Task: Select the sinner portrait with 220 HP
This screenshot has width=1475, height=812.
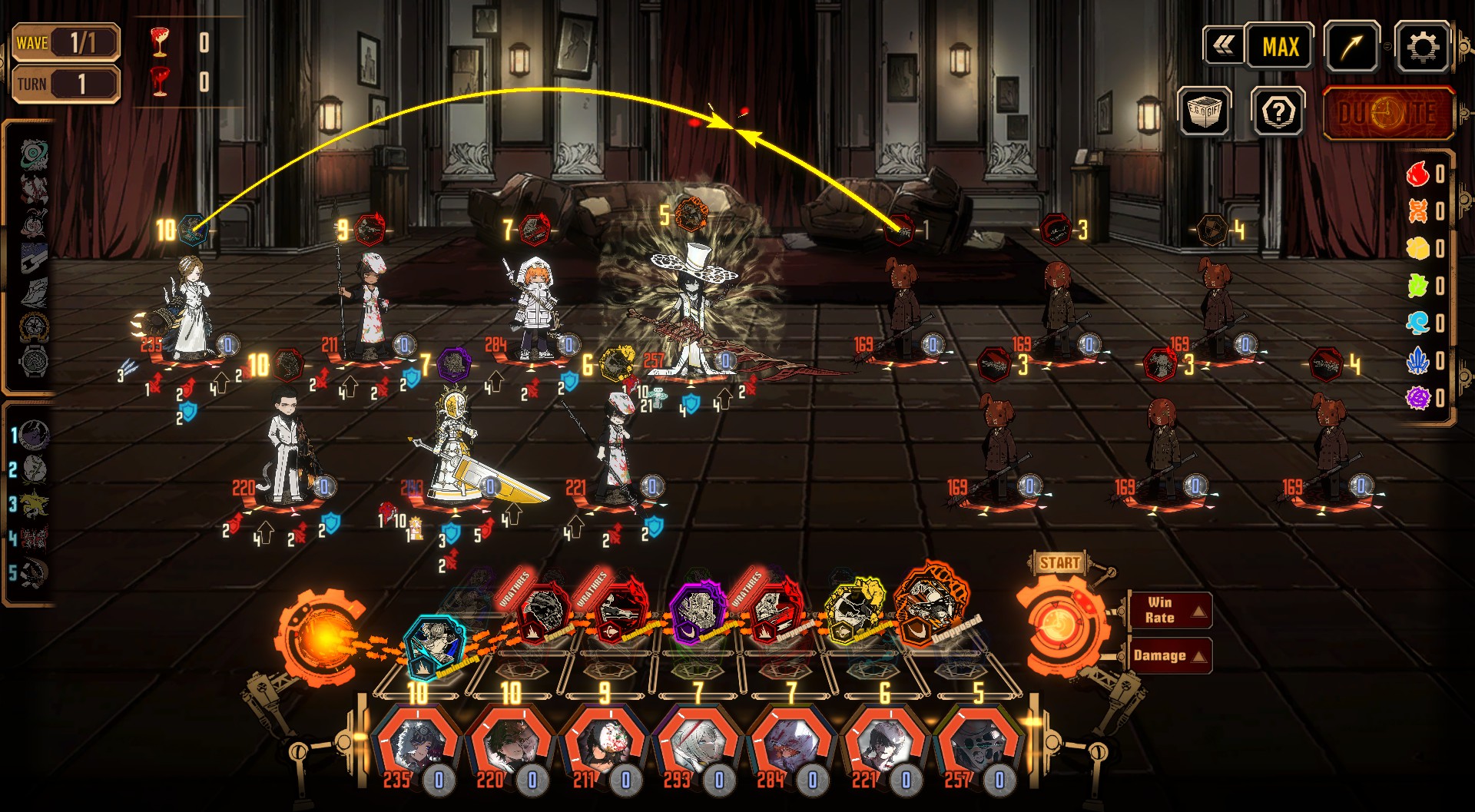Action: click(x=509, y=745)
